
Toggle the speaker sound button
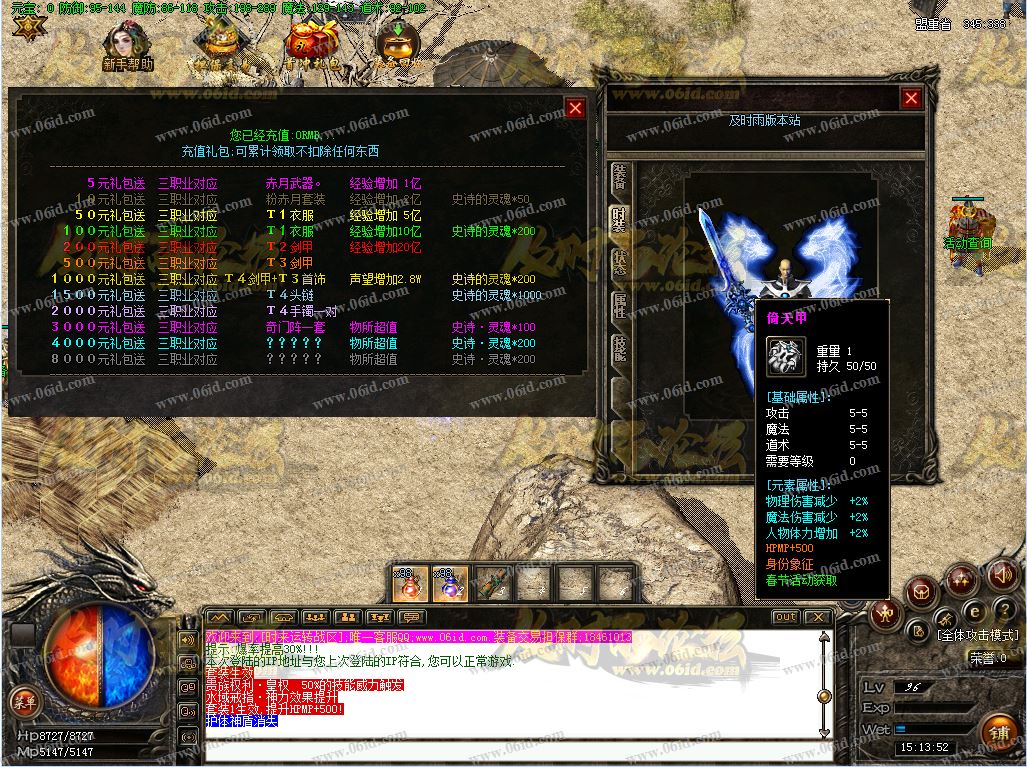(1002, 575)
